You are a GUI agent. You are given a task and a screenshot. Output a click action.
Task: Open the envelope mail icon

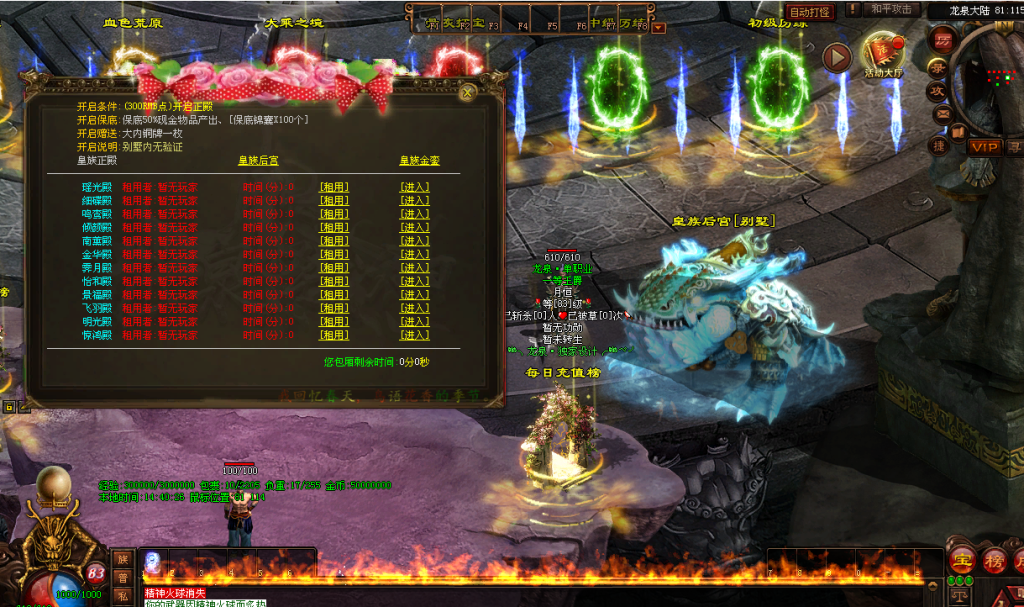click(941, 115)
